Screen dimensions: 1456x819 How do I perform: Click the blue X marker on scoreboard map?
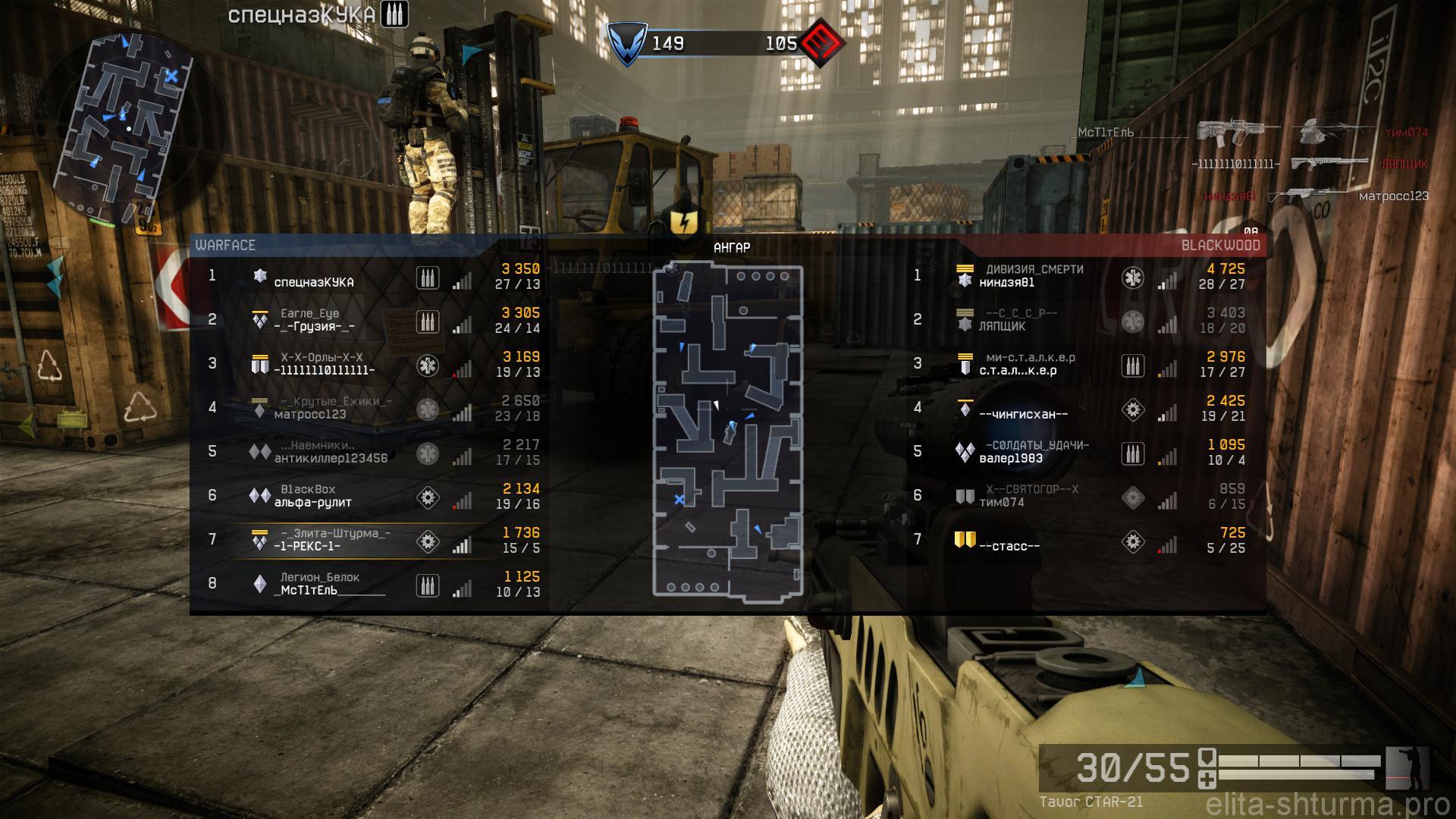tap(679, 499)
